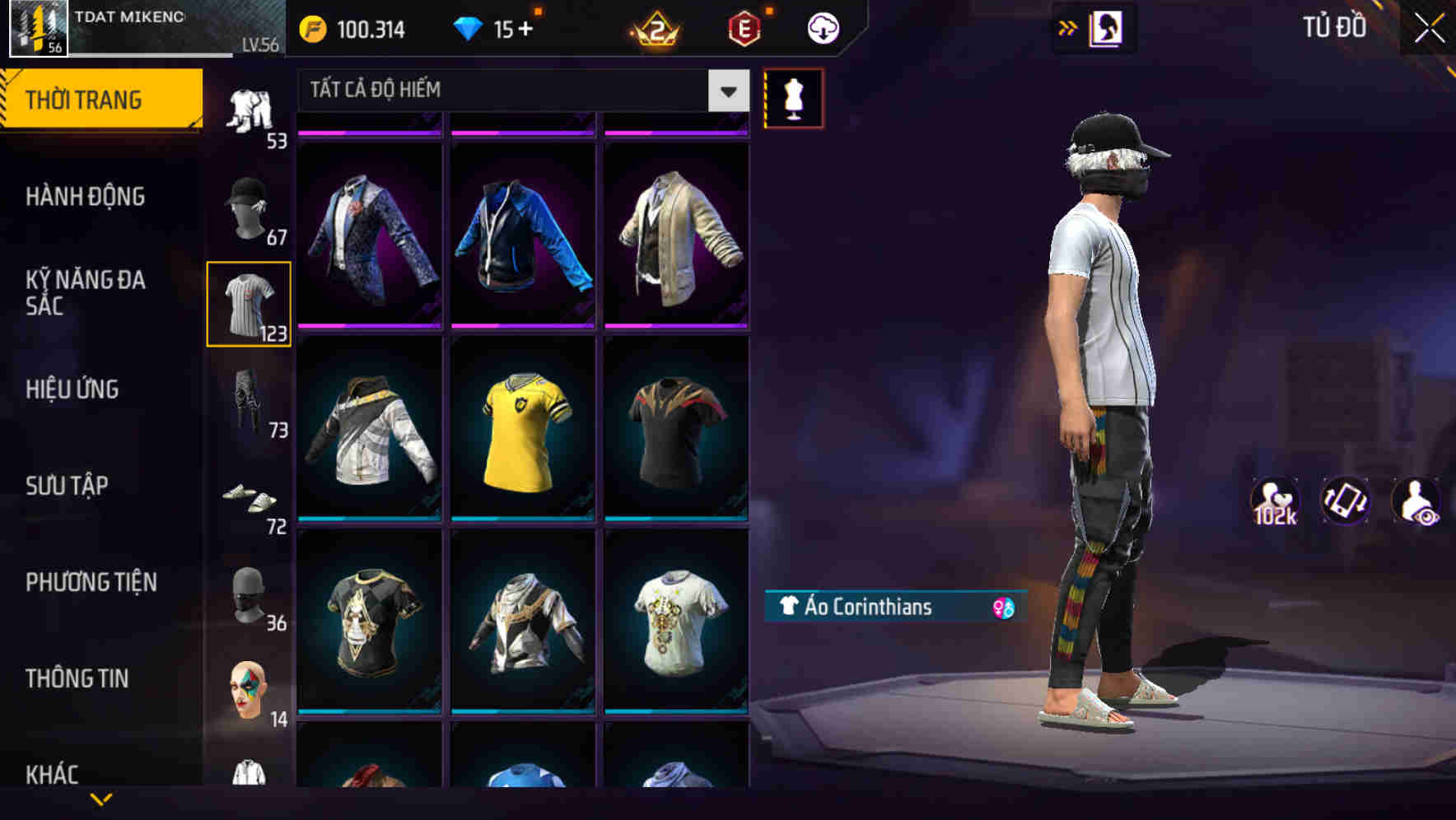Open the diamond top-up icon

point(470,28)
